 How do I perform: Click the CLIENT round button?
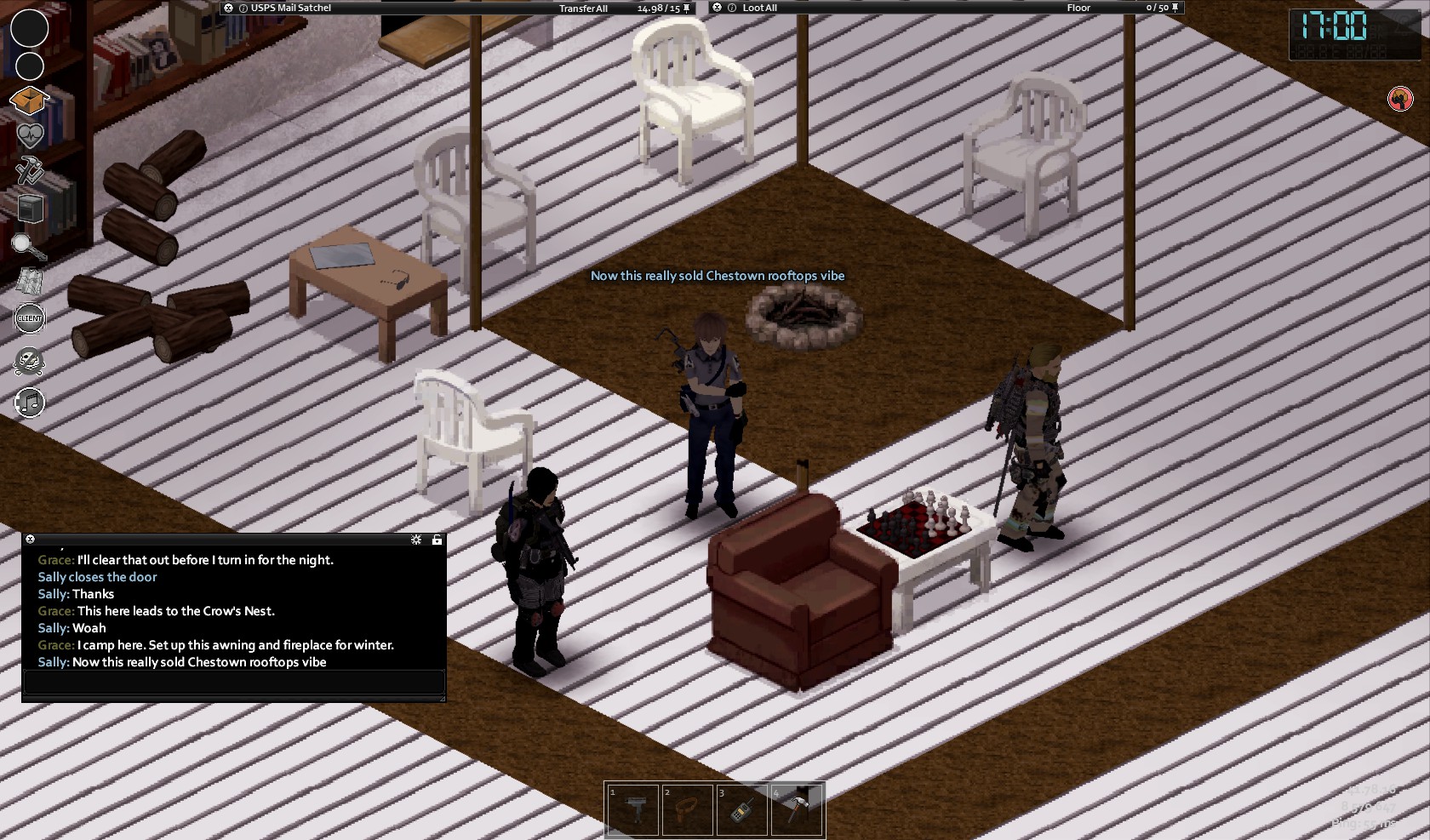(x=30, y=318)
